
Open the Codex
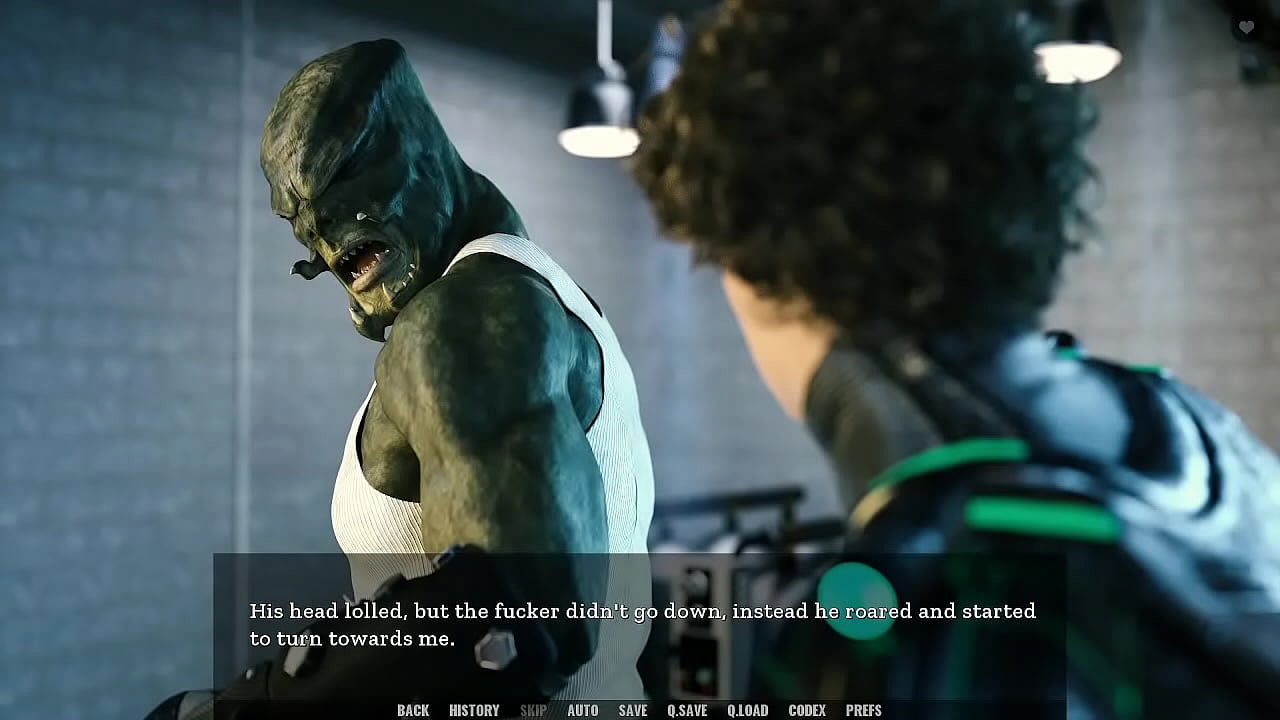pyautogui.click(x=807, y=710)
